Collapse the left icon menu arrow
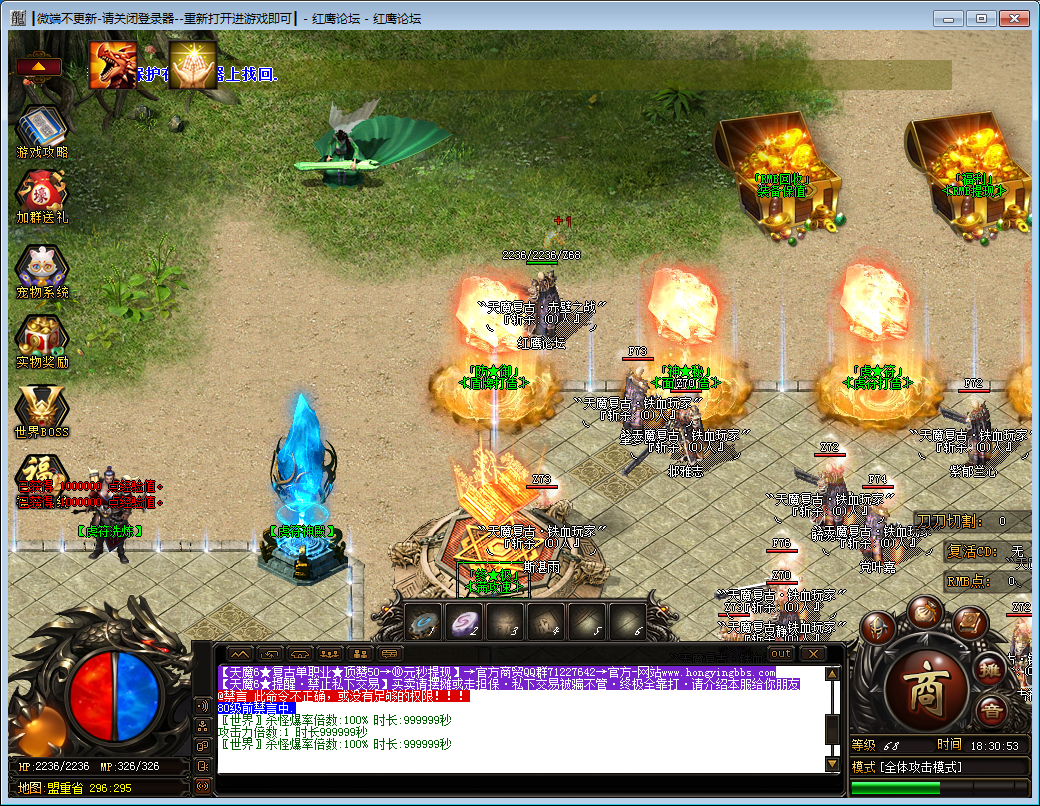 click(x=39, y=66)
